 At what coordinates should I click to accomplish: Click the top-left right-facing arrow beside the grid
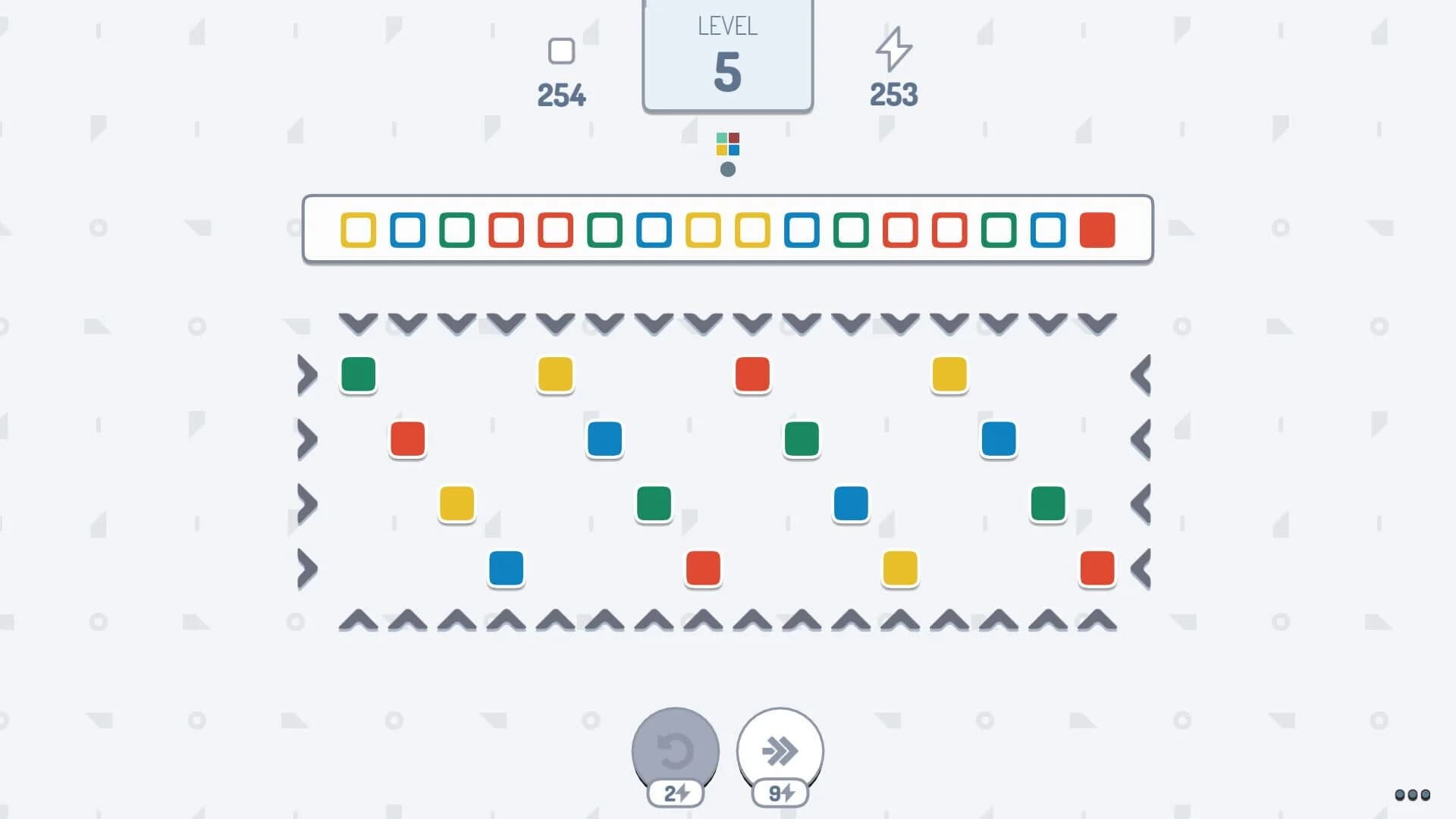click(308, 374)
